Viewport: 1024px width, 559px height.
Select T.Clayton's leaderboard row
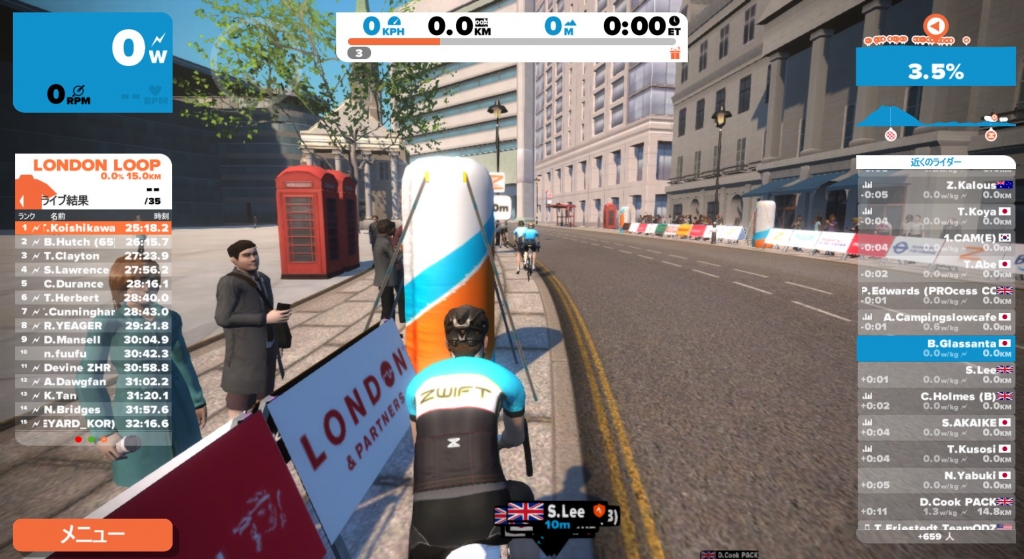(x=93, y=255)
